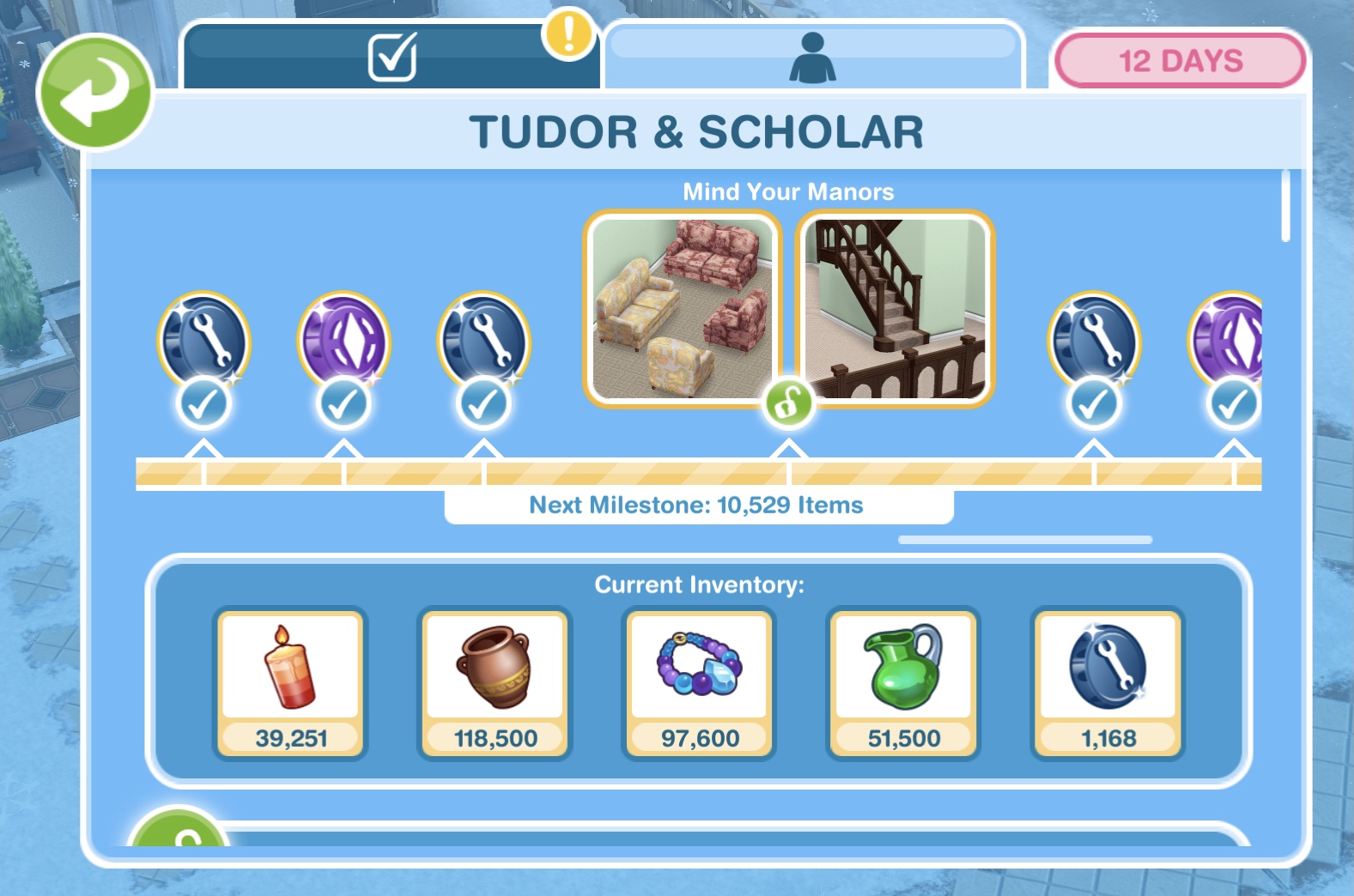Open the Sim silhouette tab
Image resolution: width=1354 pixels, height=896 pixels.
click(x=812, y=58)
